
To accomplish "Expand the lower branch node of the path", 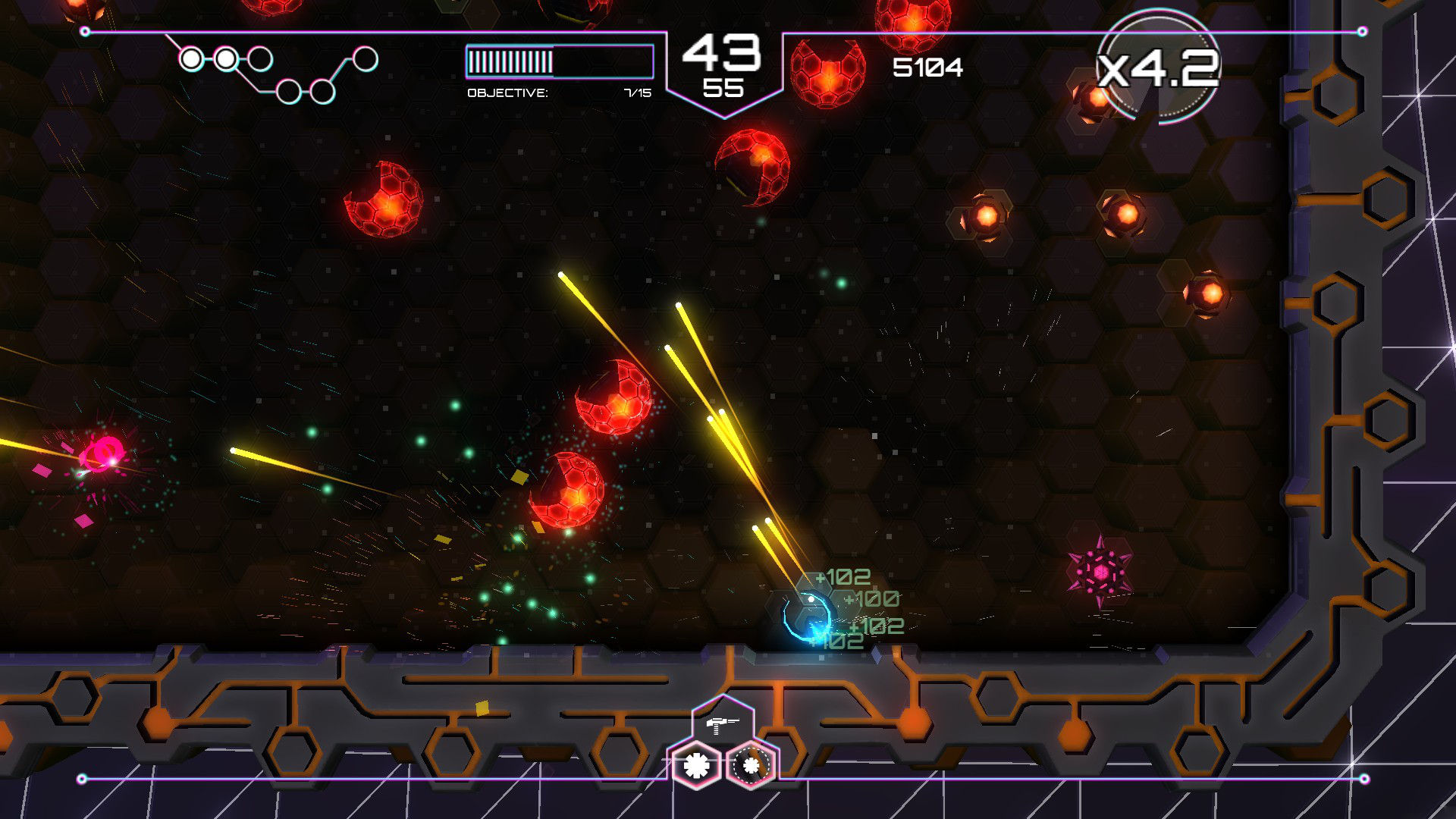I will pos(288,93).
